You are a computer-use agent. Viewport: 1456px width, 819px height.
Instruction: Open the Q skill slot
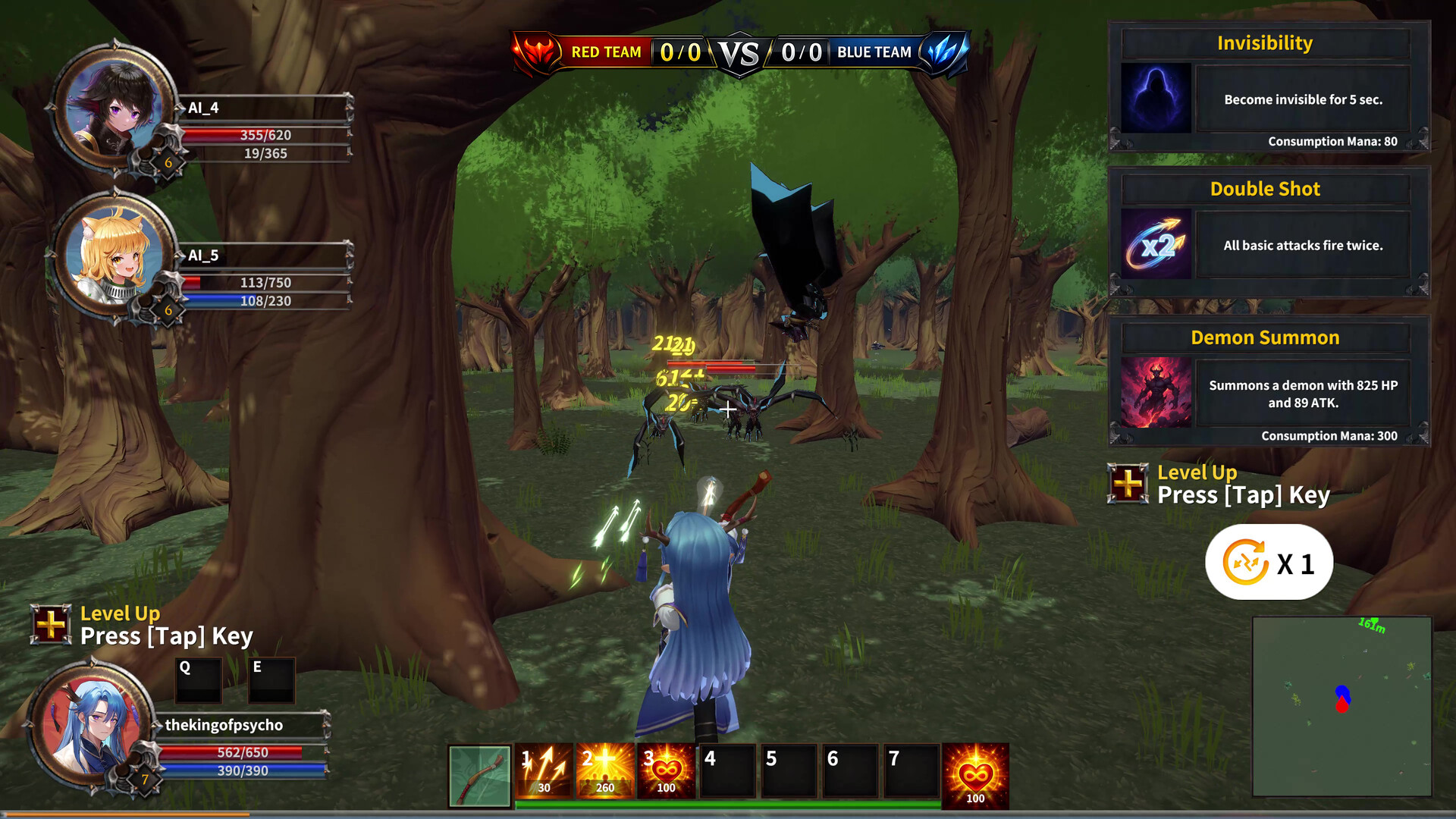click(x=197, y=681)
